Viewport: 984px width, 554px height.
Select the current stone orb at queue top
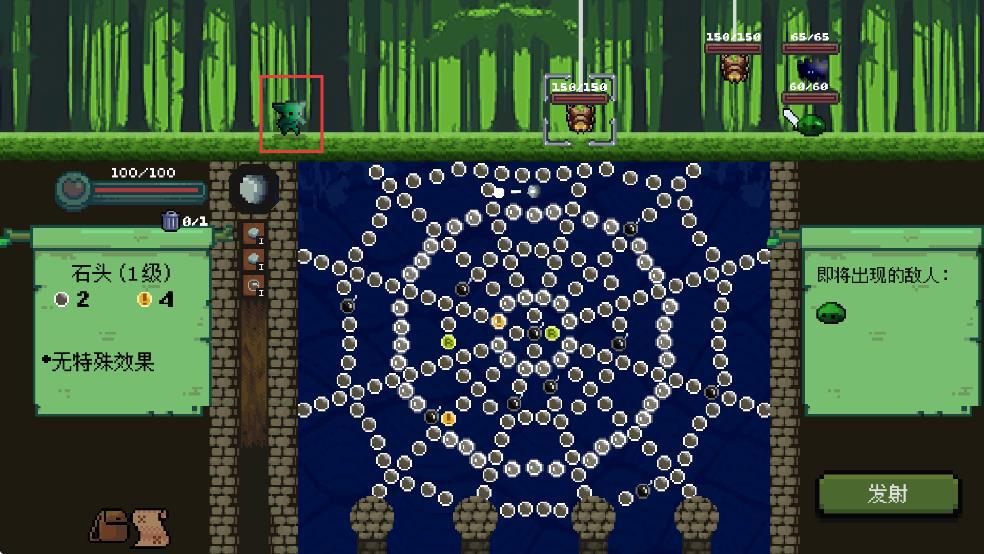(253, 189)
